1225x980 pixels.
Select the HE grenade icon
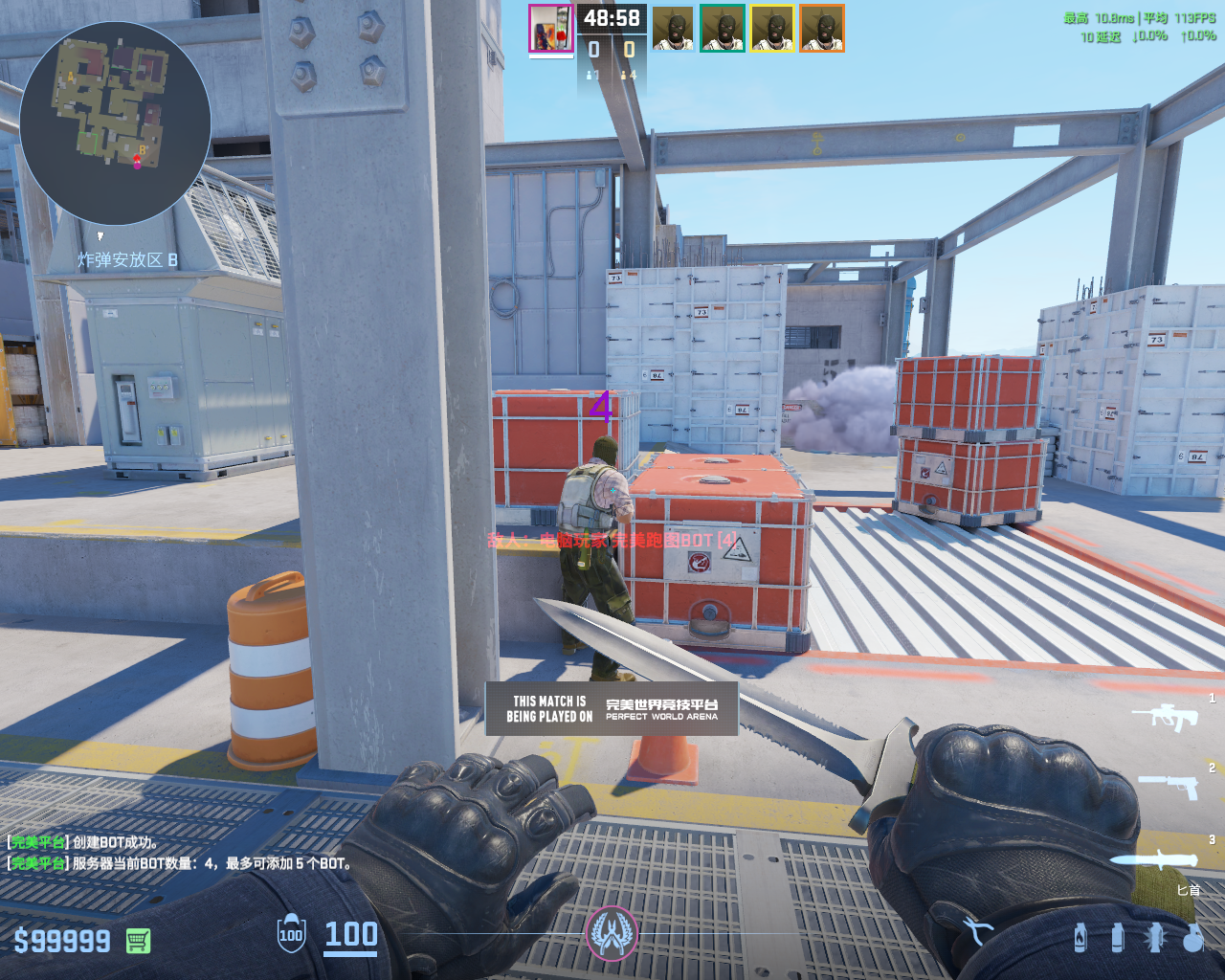1192,937
